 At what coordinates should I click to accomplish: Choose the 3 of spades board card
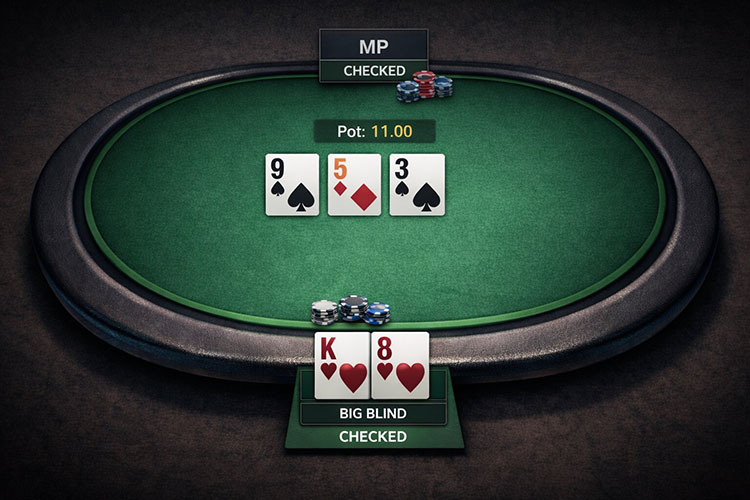pyautogui.click(x=416, y=184)
